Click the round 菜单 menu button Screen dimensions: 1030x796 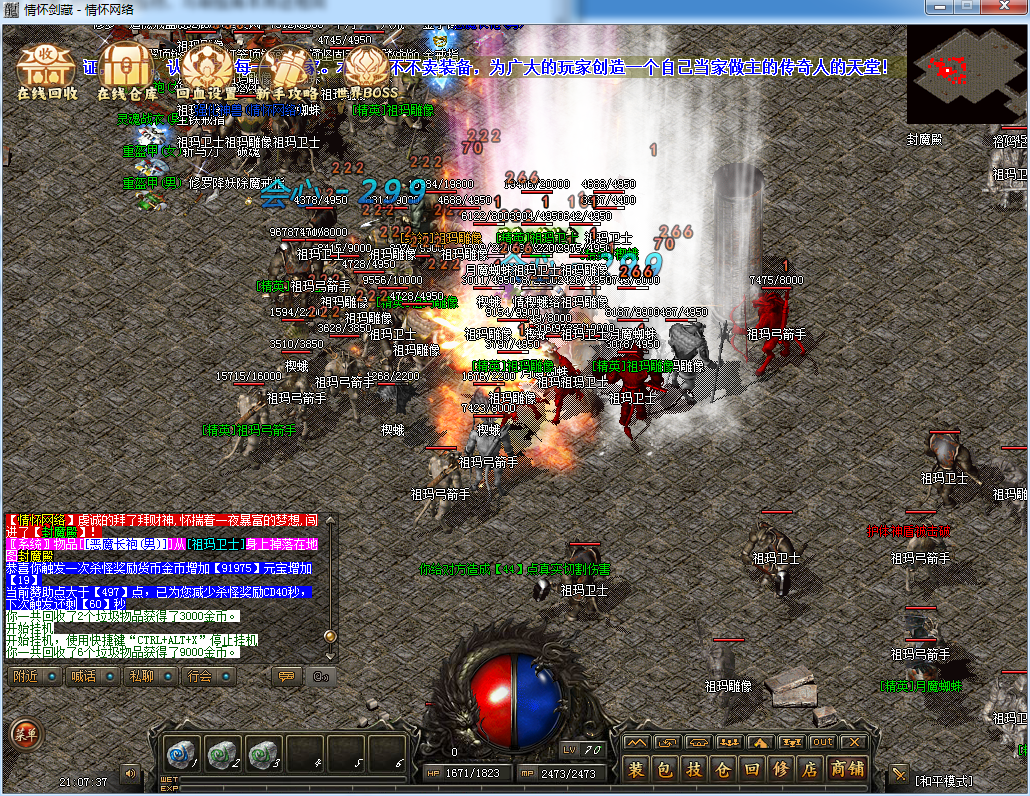tap(26, 735)
